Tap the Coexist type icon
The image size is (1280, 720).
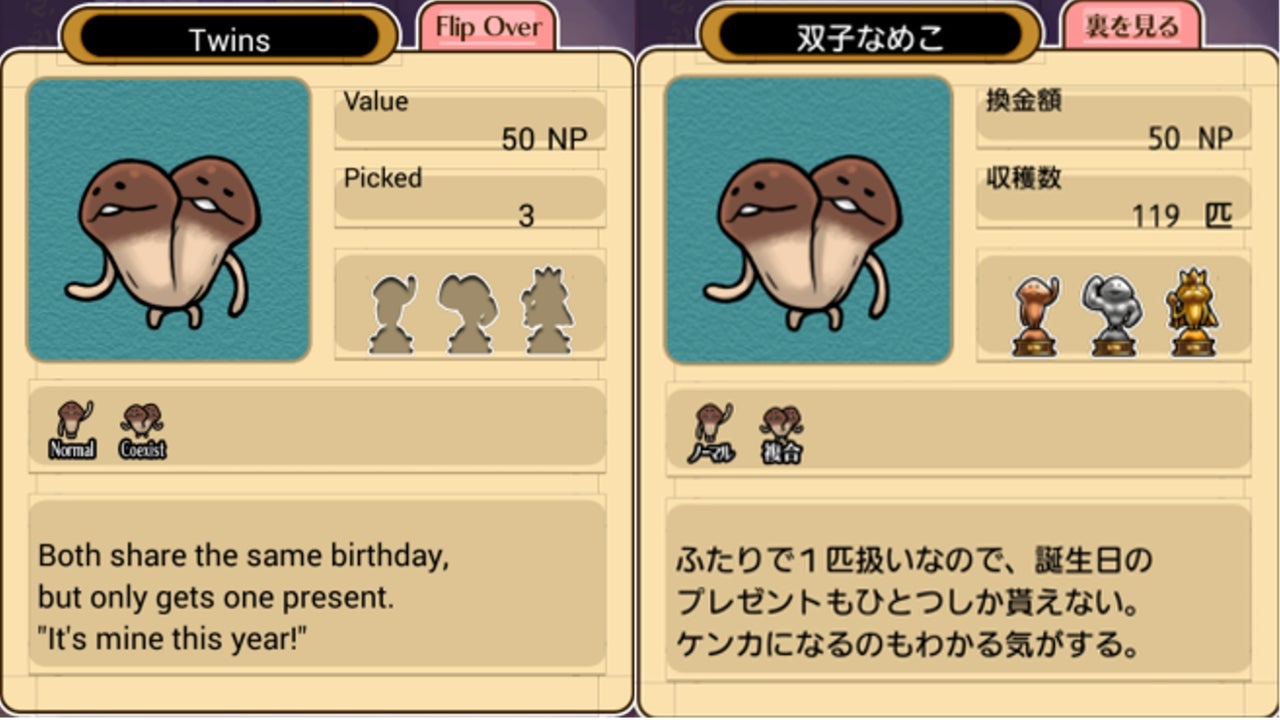[142, 430]
